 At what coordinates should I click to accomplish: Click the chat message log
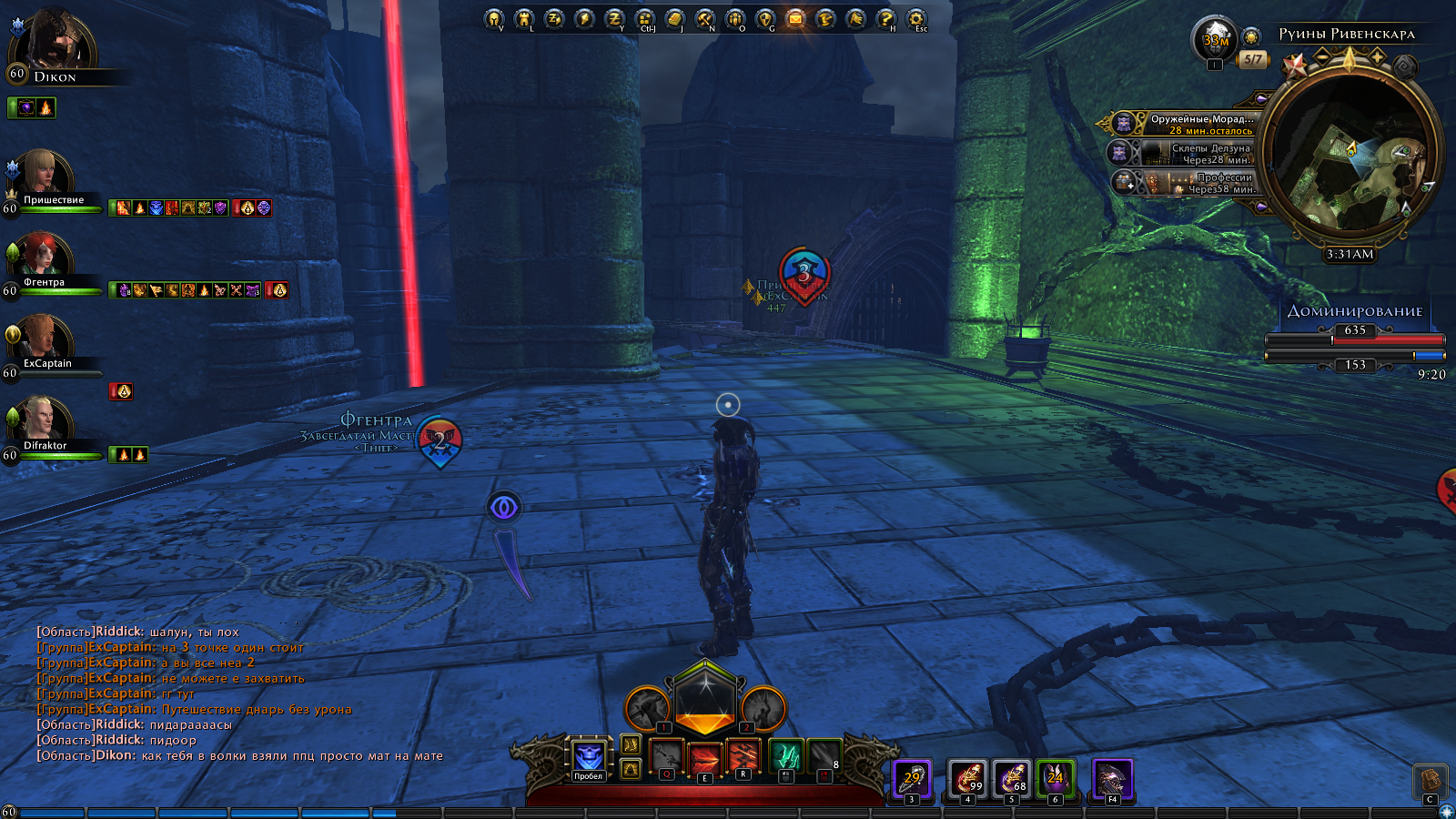238,693
